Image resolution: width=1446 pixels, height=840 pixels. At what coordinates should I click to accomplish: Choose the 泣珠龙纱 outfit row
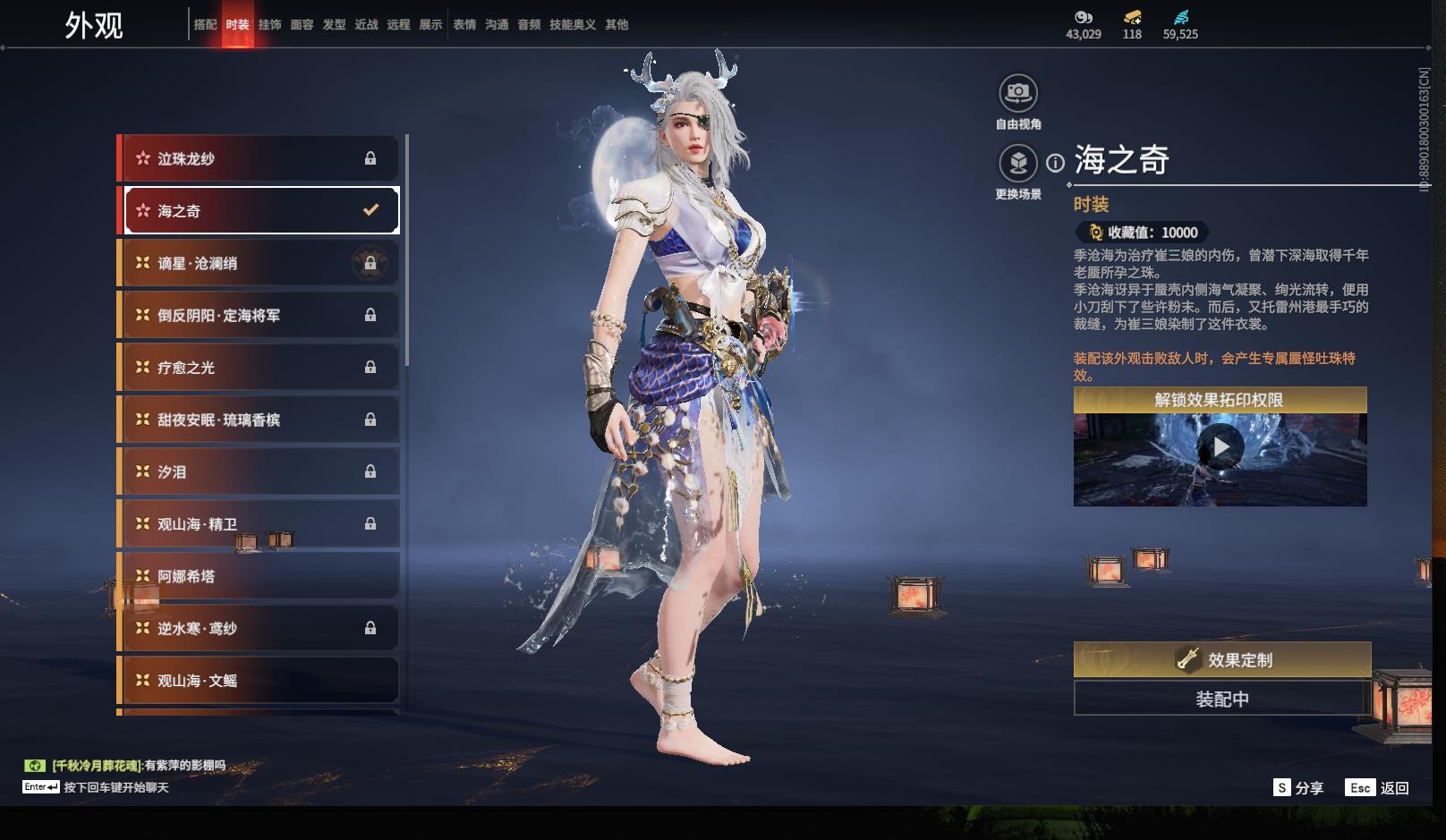[x=259, y=158]
